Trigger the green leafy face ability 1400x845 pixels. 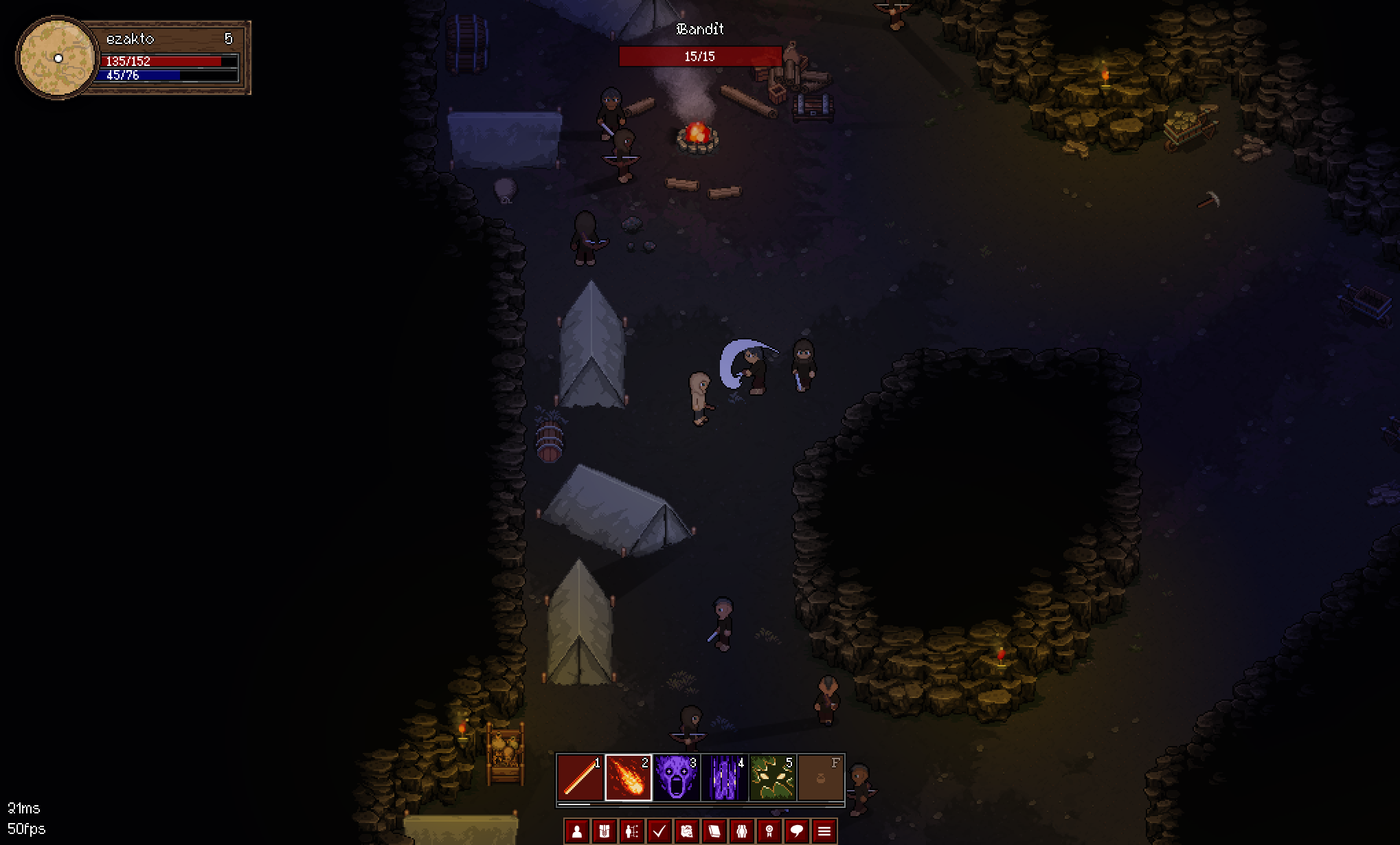point(772,778)
